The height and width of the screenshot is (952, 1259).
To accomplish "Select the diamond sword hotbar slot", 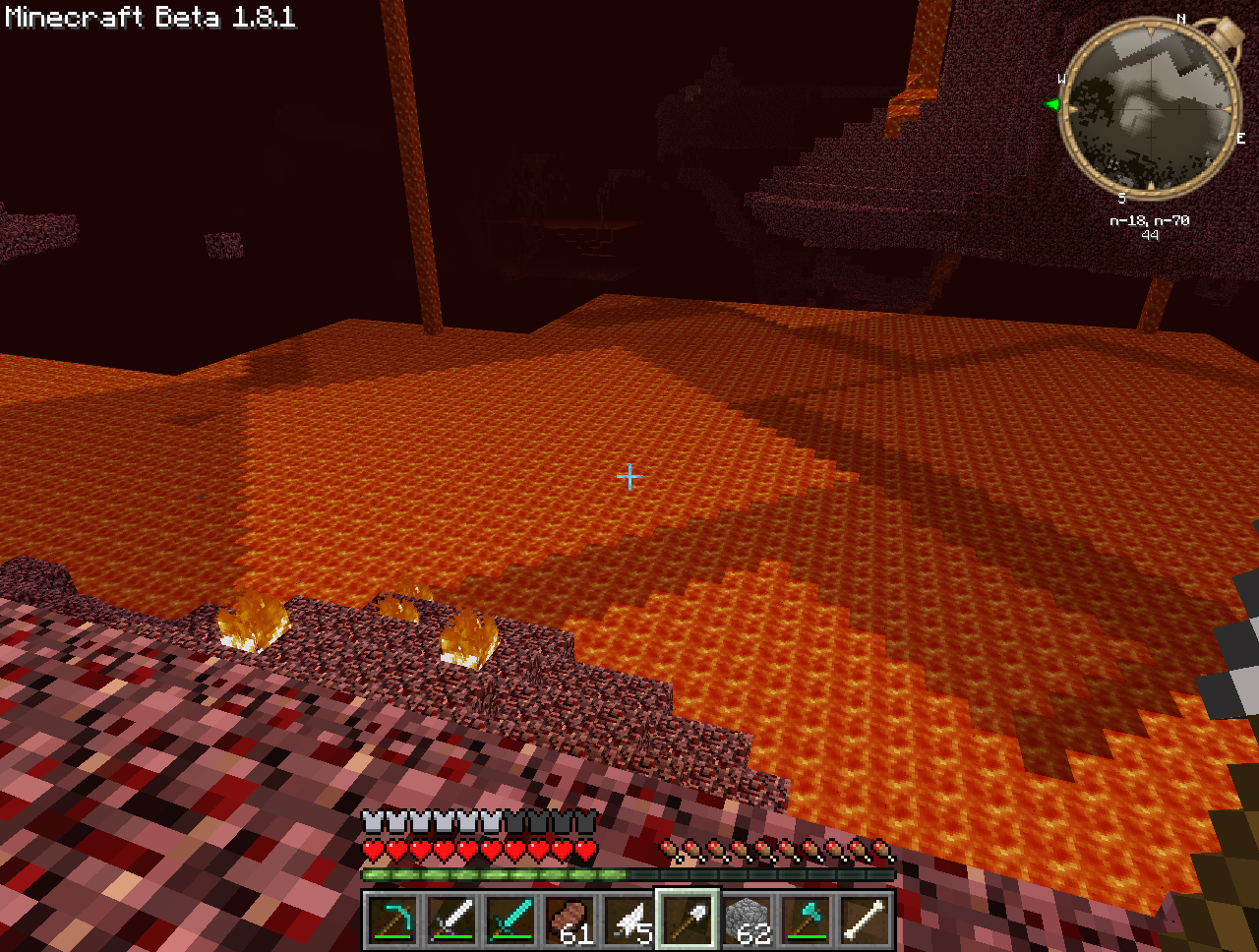I will [x=511, y=920].
